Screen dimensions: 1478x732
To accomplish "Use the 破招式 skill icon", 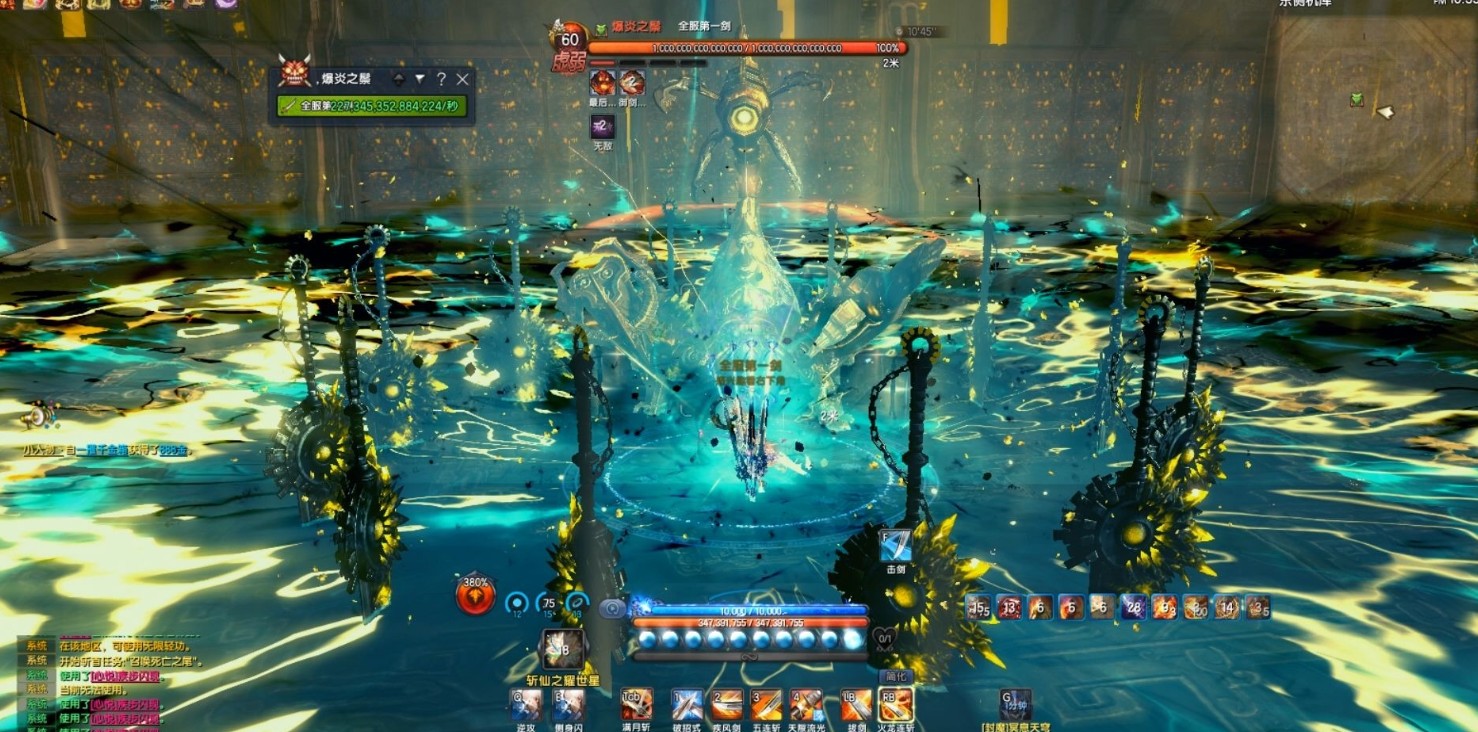I will click(687, 704).
